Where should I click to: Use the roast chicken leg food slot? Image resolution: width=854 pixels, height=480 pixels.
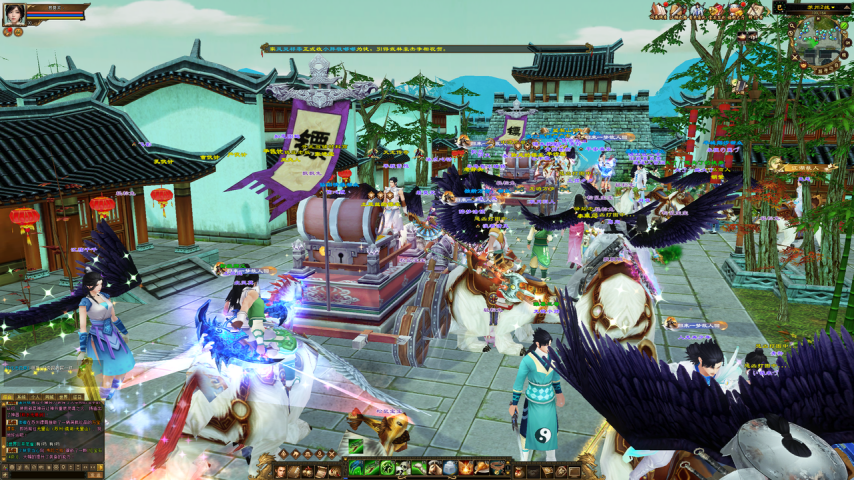tap(481, 467)
